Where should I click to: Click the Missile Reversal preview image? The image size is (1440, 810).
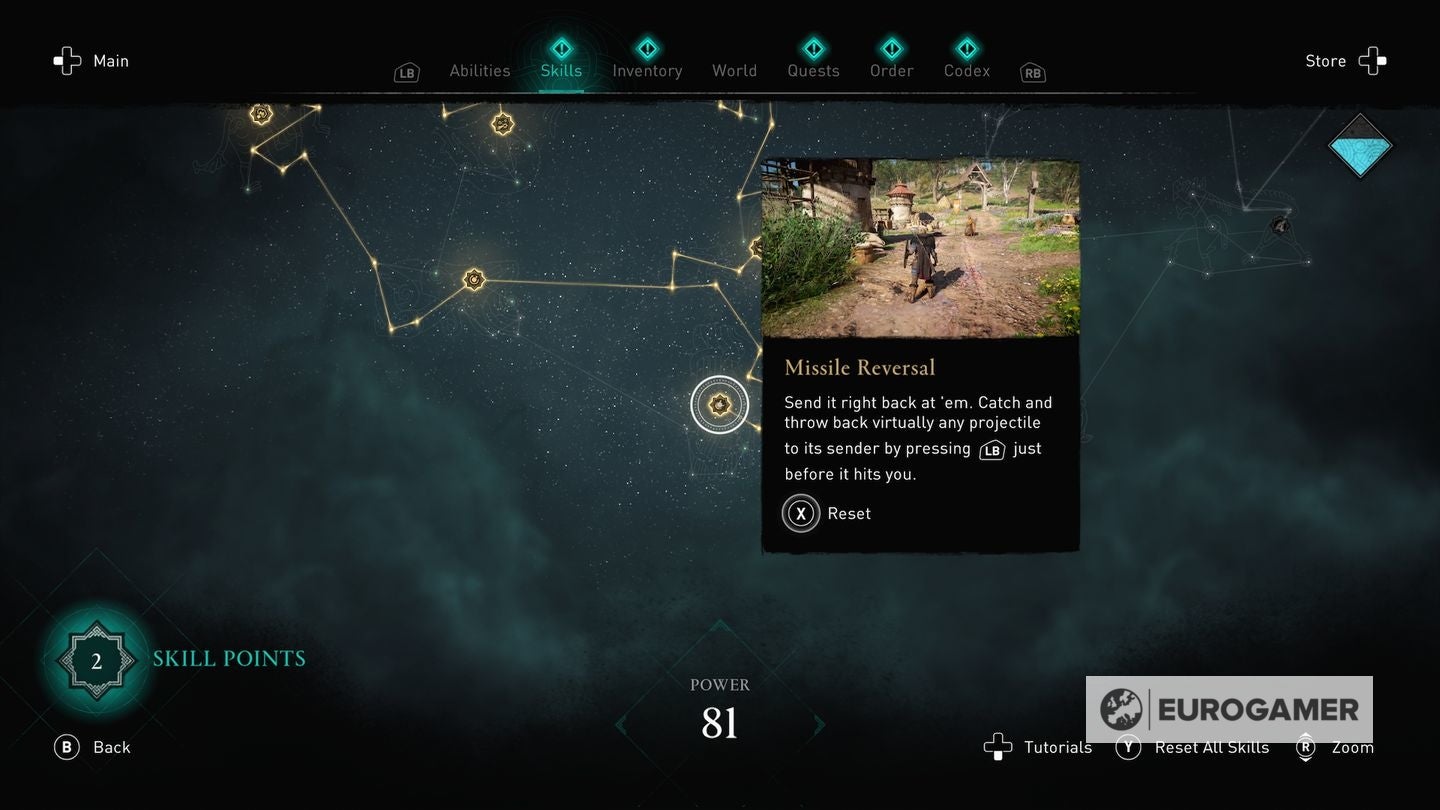(x=921, y=248)
